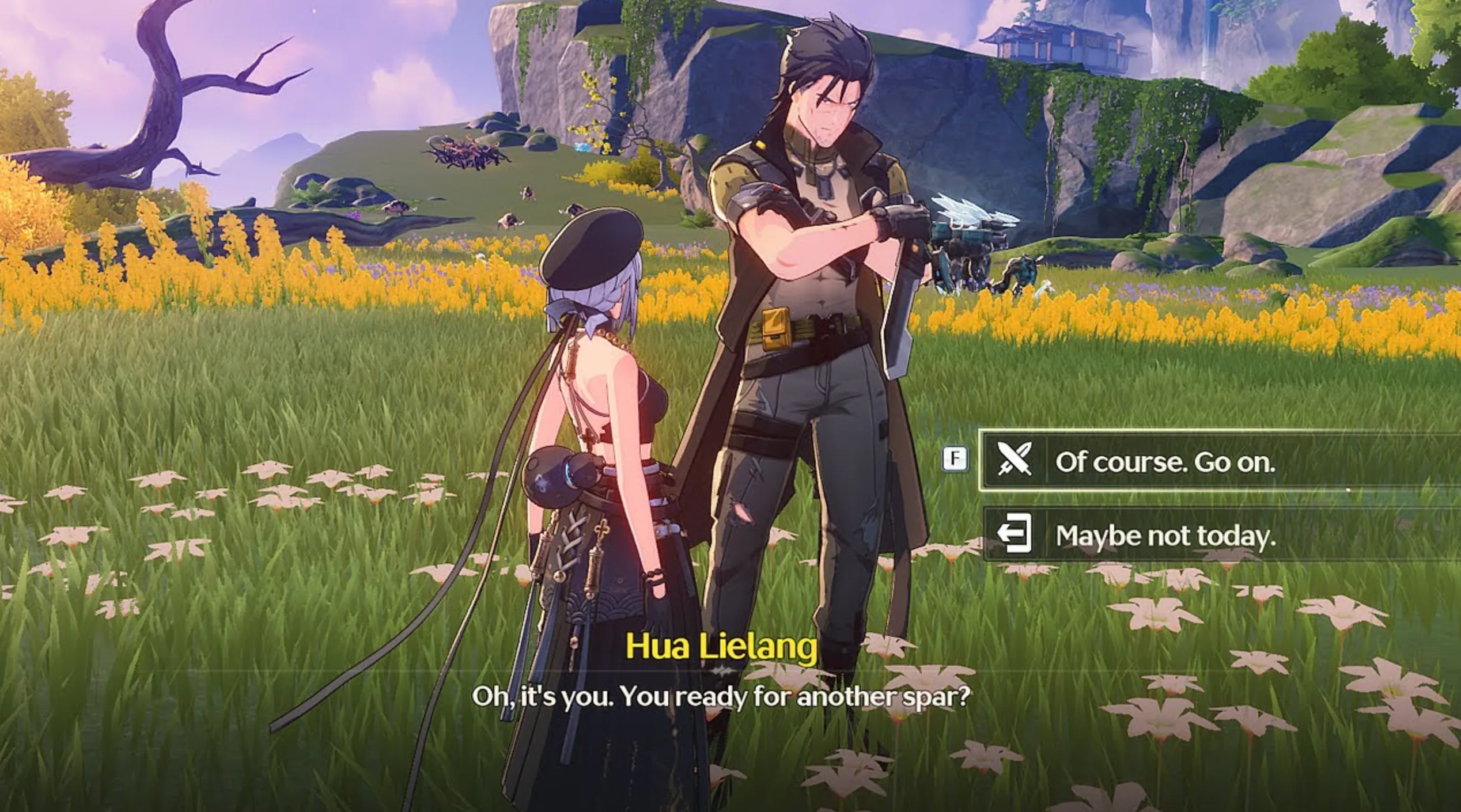The height and width of the screenshot is (812, 1461).
Task: Choose the "Of course. Go on." reply
Action: coord(1164,461)
